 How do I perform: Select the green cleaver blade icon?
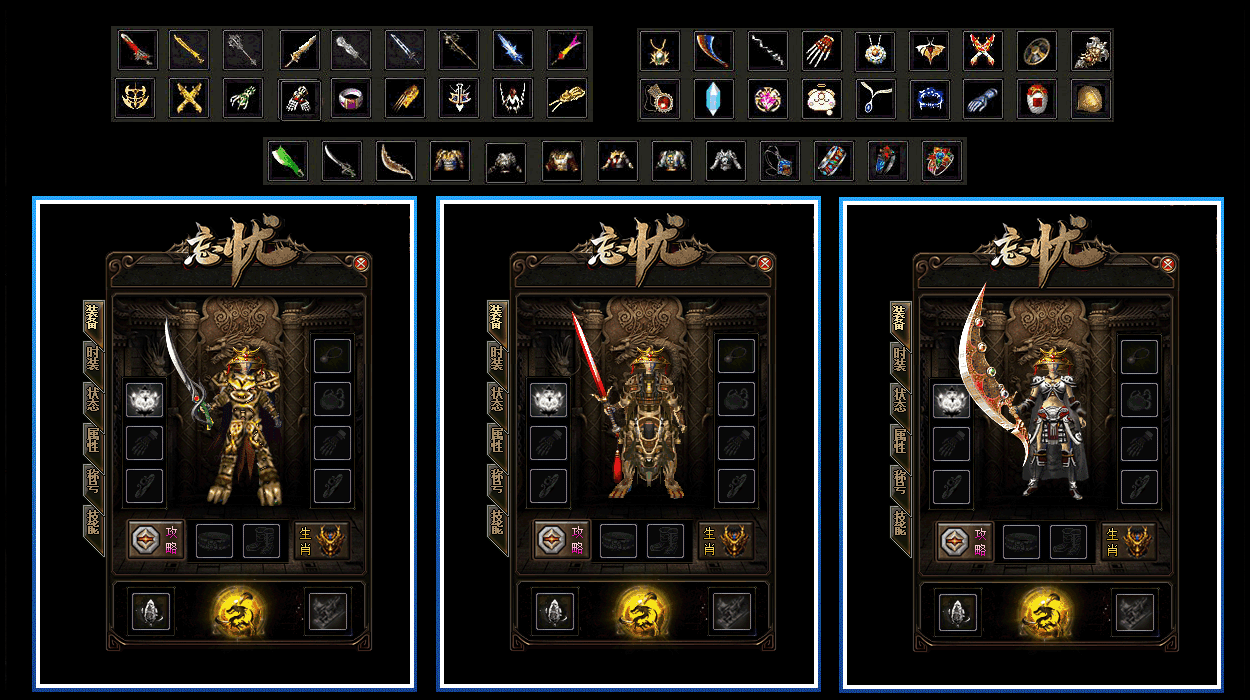(x=287, y=160)
